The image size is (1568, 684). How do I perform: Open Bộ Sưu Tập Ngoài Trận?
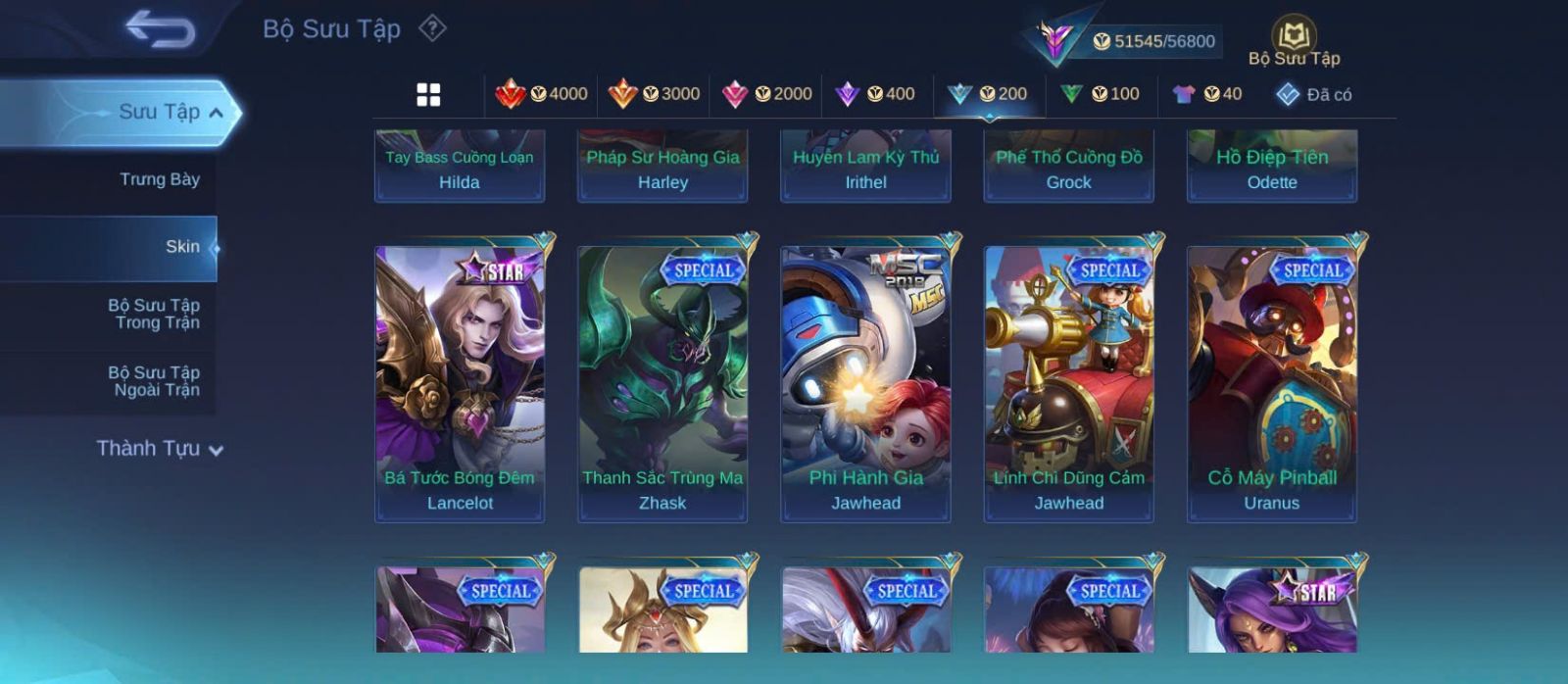click(154, 381)
